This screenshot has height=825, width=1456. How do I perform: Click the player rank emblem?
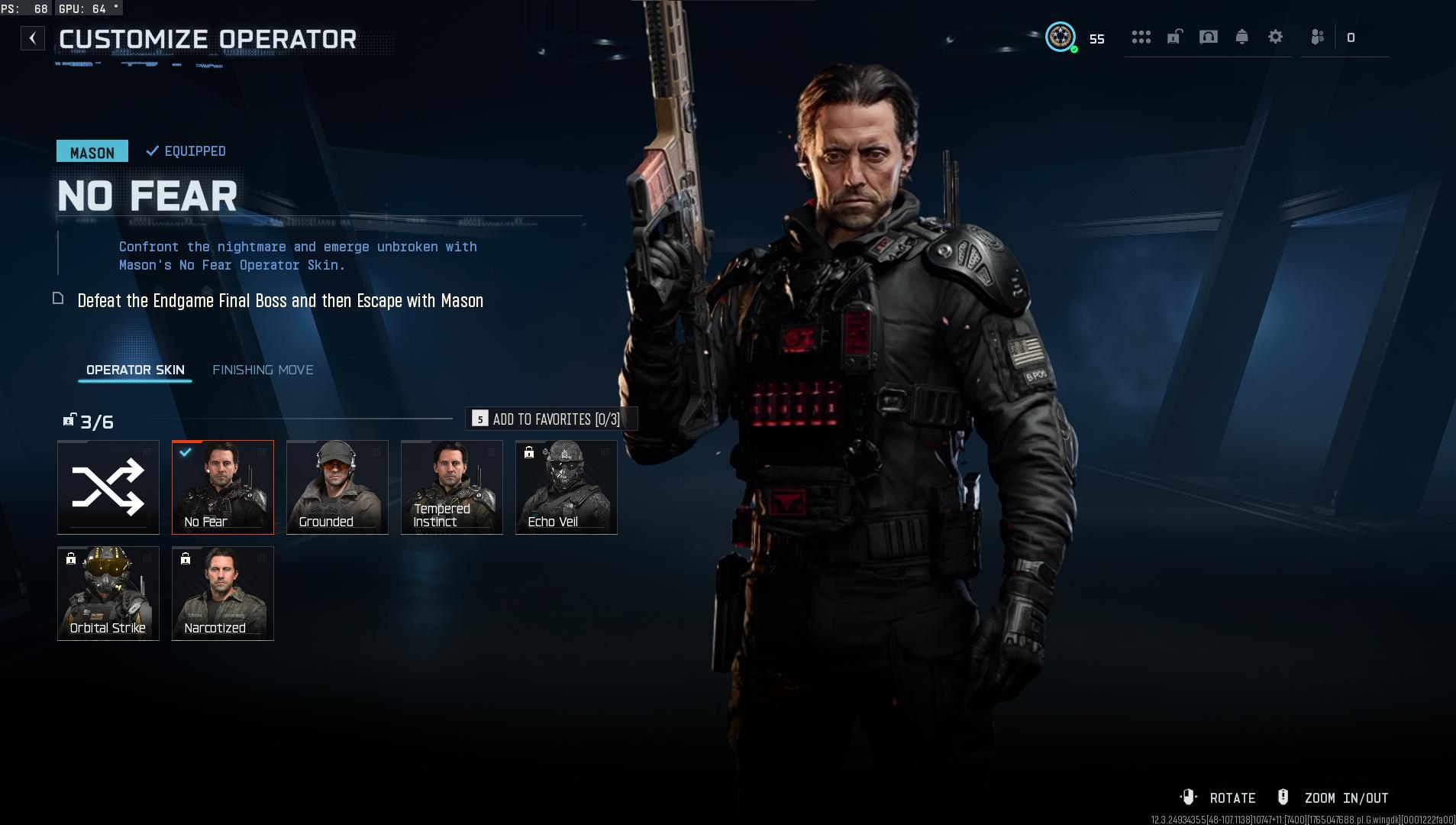point(1060,37)
